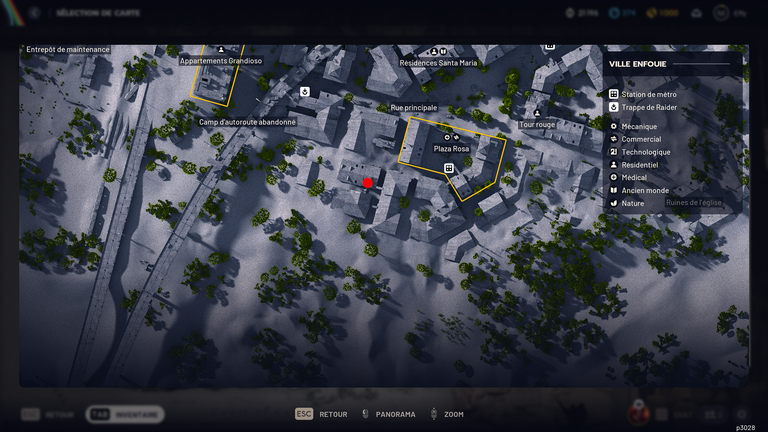Choose the Nature legend entry
Viewport: 768px width, 432px height.
click(632, 203)
